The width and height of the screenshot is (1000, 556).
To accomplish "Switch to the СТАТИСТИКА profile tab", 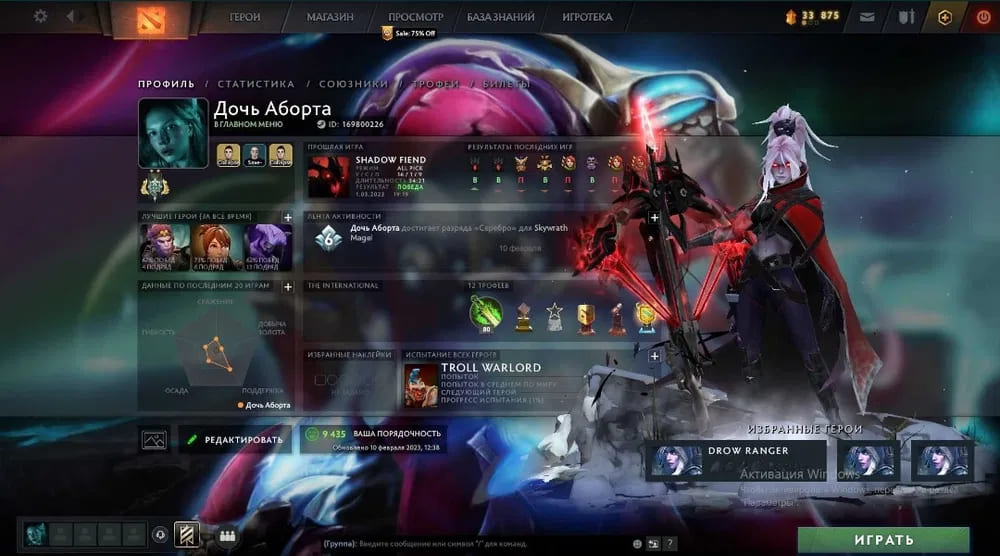I will coord(256,84).
